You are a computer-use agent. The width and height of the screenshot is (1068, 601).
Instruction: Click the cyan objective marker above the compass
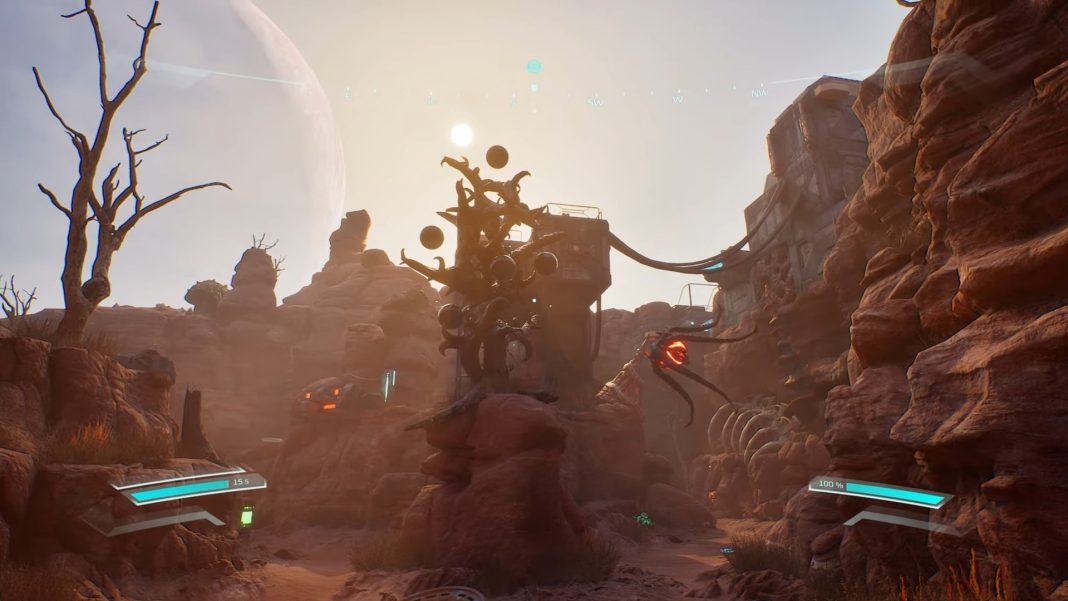[x=534, y=67]
